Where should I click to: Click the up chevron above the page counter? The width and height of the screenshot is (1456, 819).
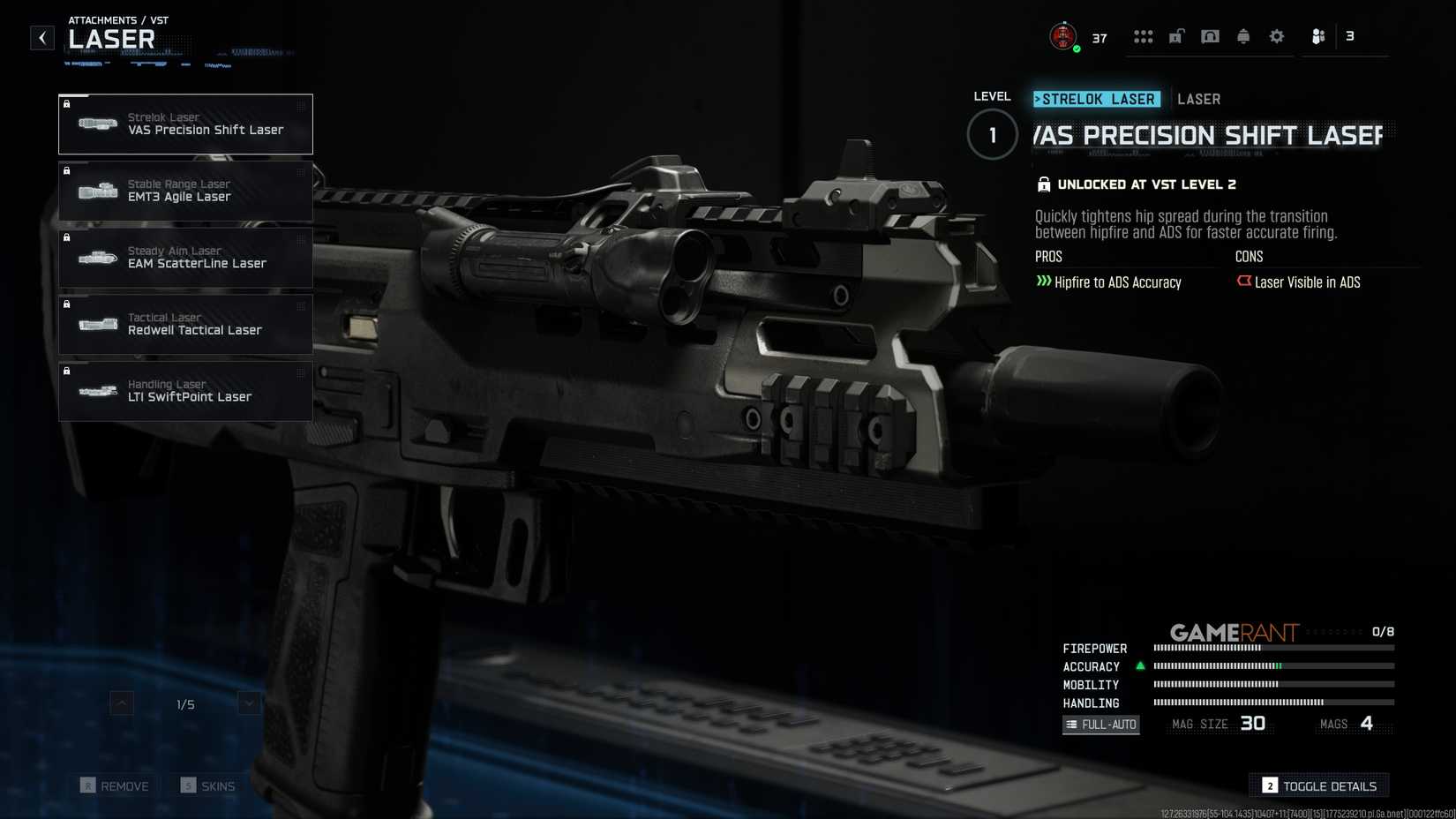tap(120, 704)
